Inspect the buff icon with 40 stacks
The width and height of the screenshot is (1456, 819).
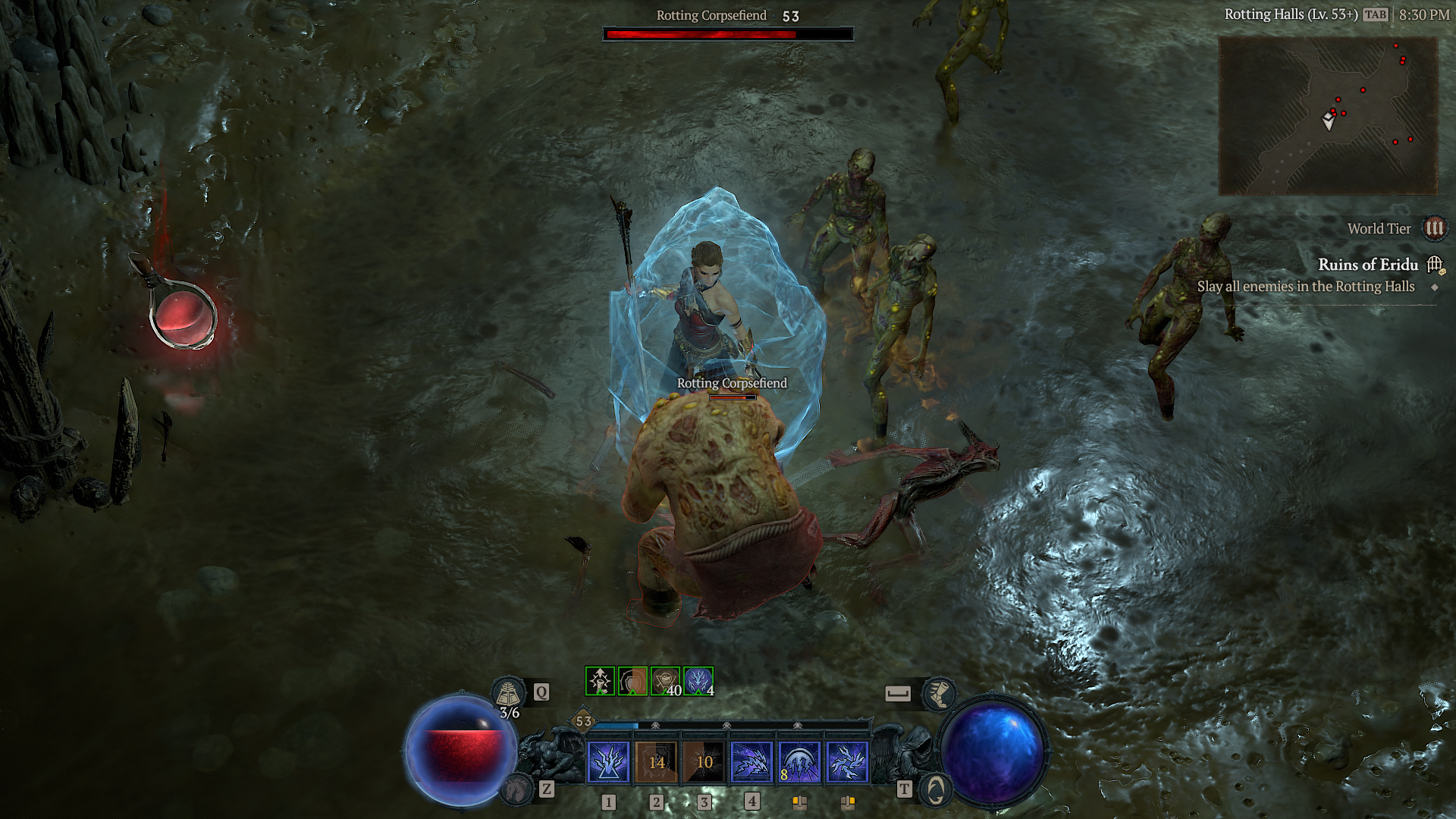pyautogui.click(x=665, y=681)
